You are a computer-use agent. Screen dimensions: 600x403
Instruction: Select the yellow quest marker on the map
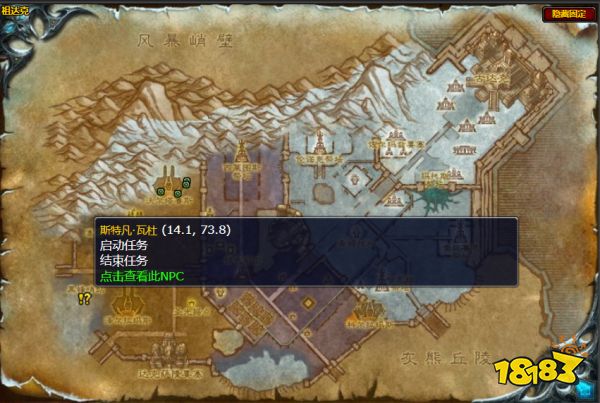(84, 298)
